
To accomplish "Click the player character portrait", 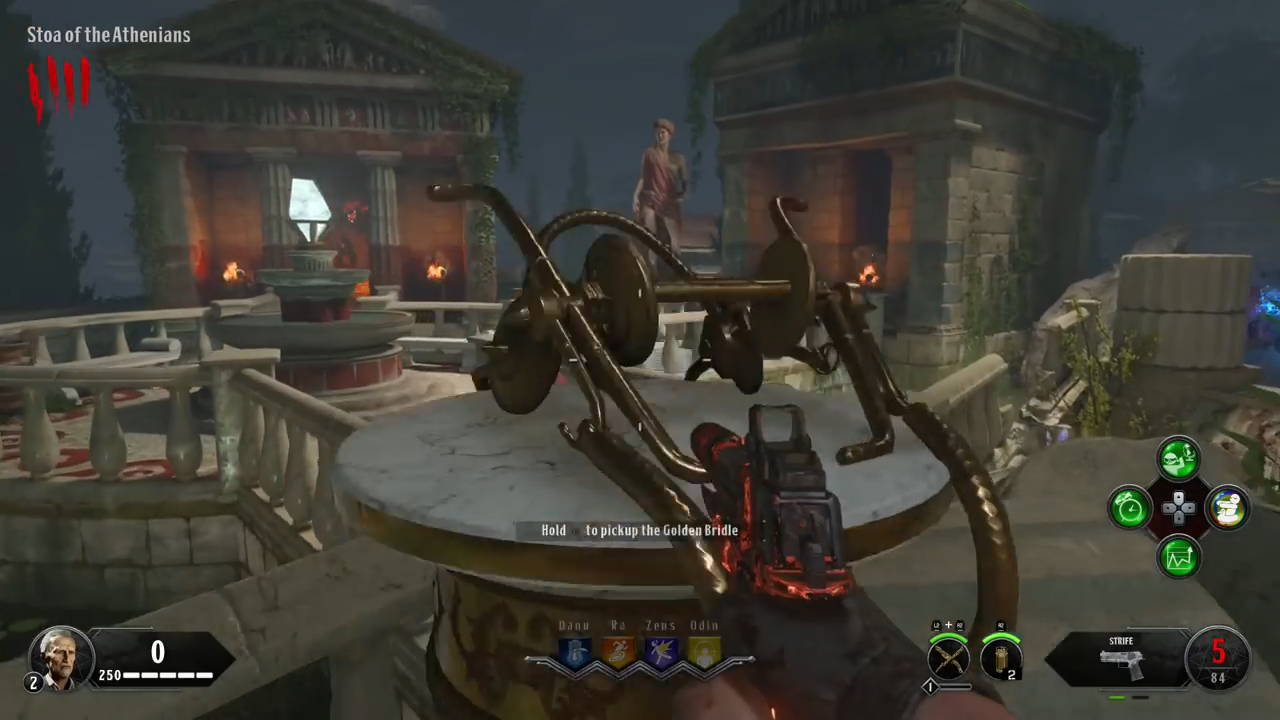I will (60, 657).
